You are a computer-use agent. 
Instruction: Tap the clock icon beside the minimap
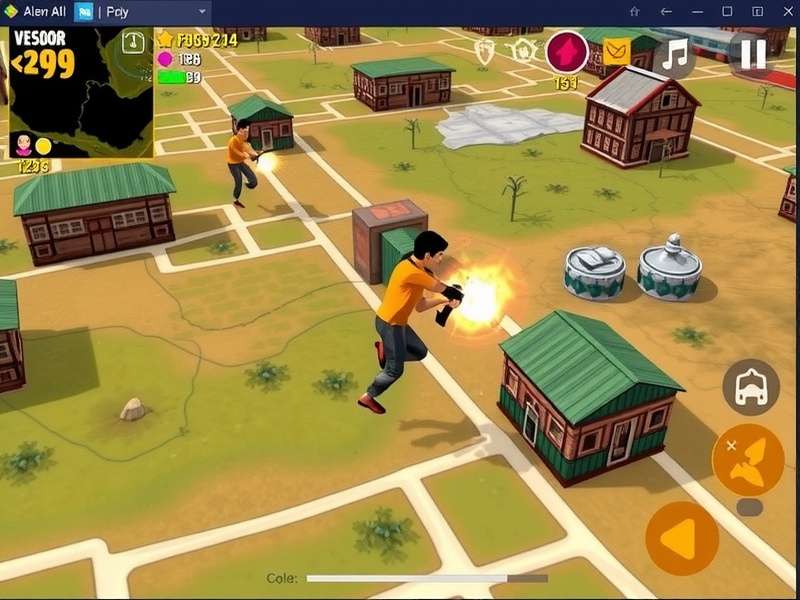click(x=134, y=42)
